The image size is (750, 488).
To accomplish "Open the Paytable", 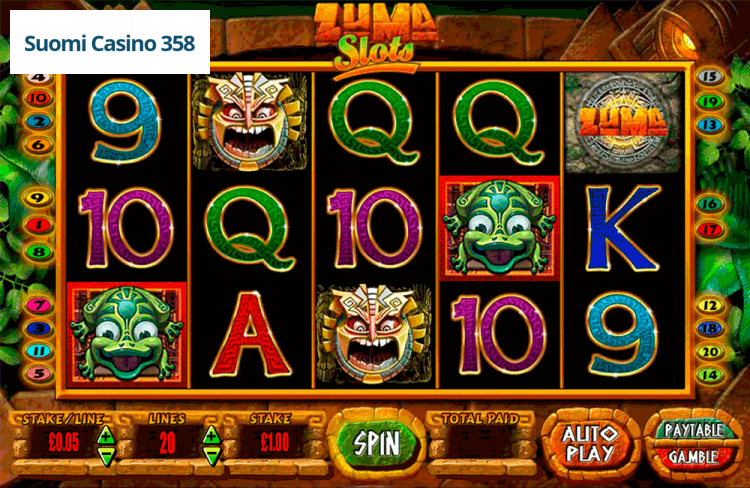I will (x=694, y=430).
